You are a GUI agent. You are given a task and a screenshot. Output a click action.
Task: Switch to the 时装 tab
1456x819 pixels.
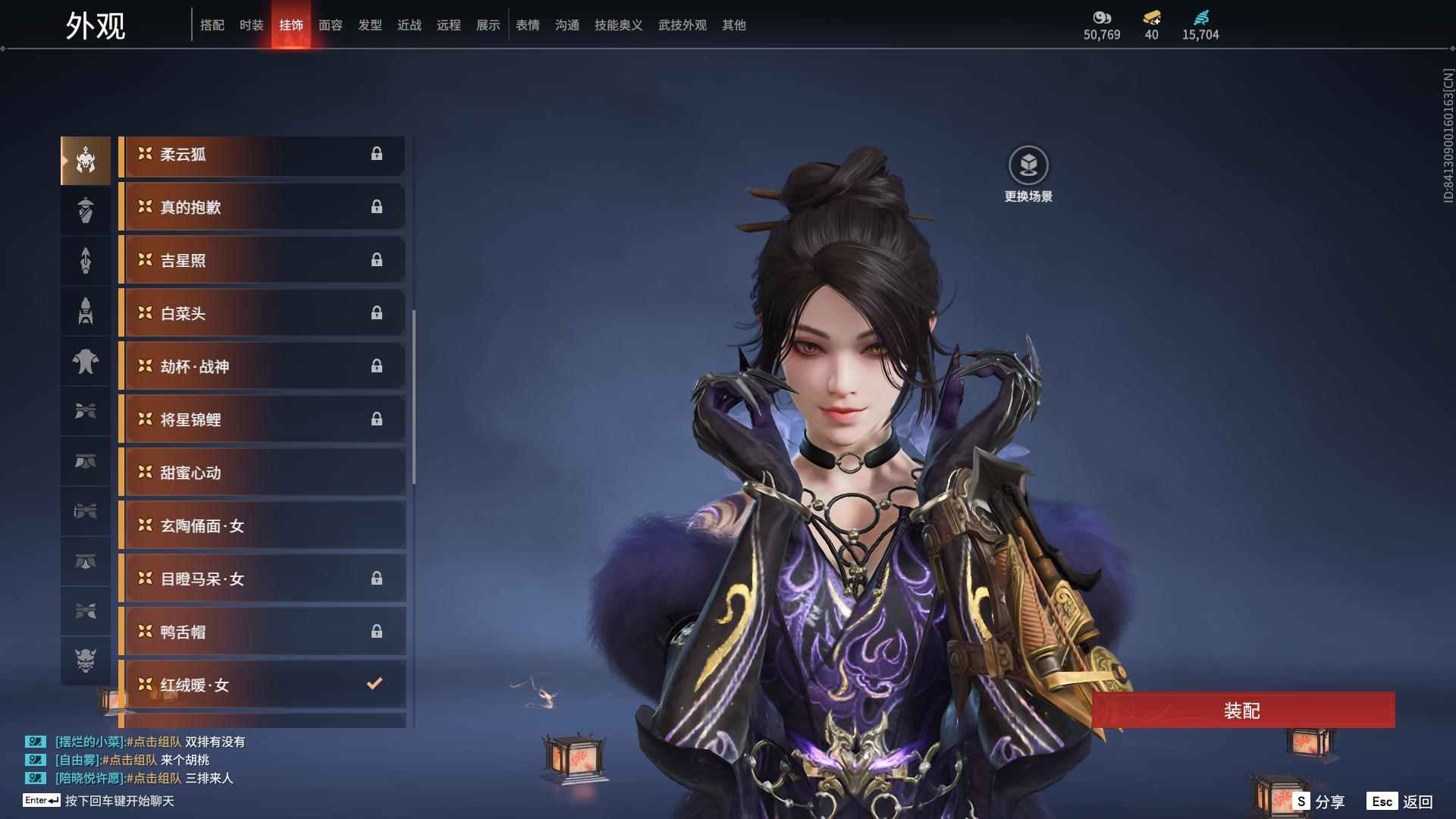[251, 25]
